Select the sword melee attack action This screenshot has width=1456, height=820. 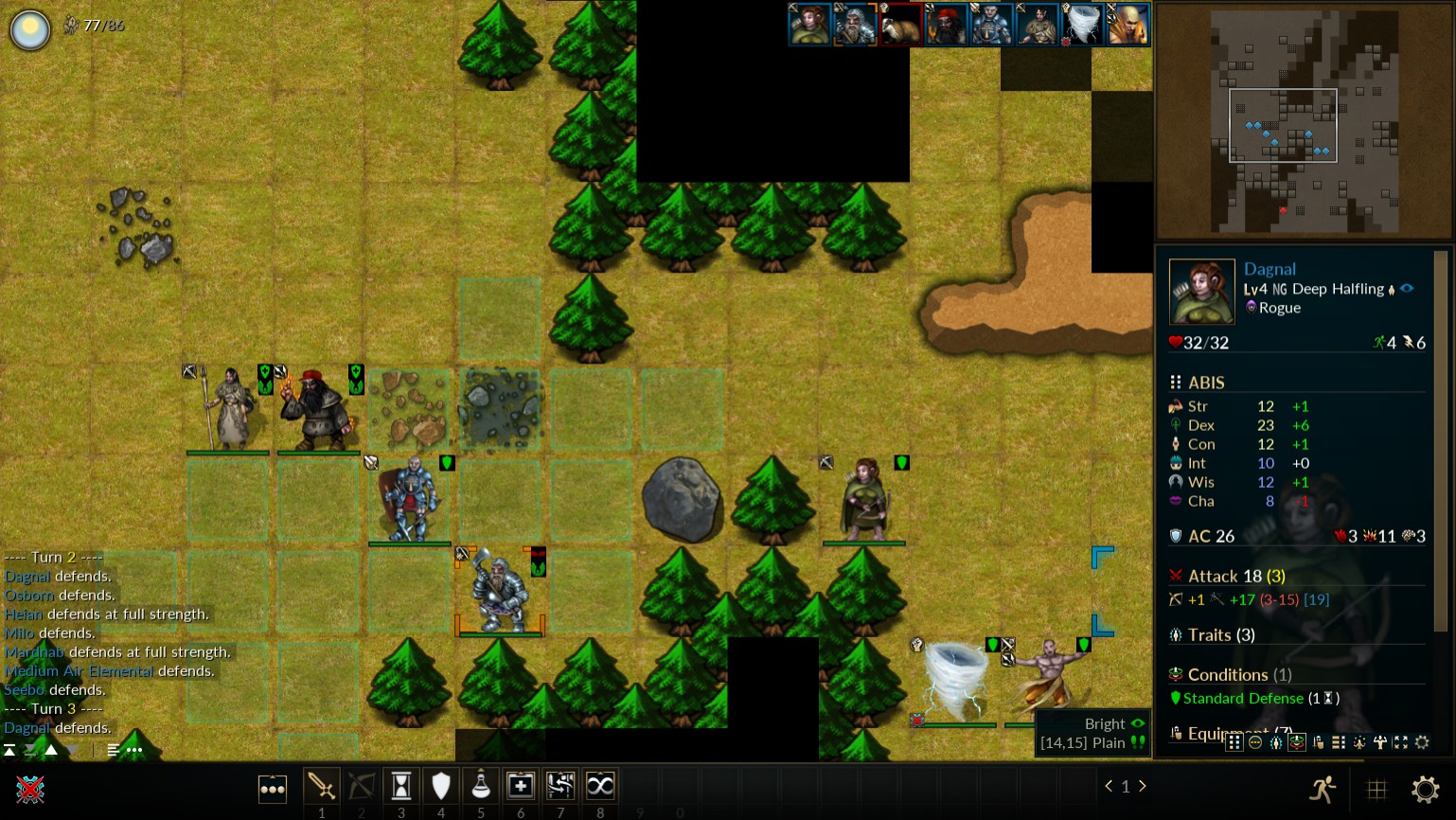tap(321, 786)
